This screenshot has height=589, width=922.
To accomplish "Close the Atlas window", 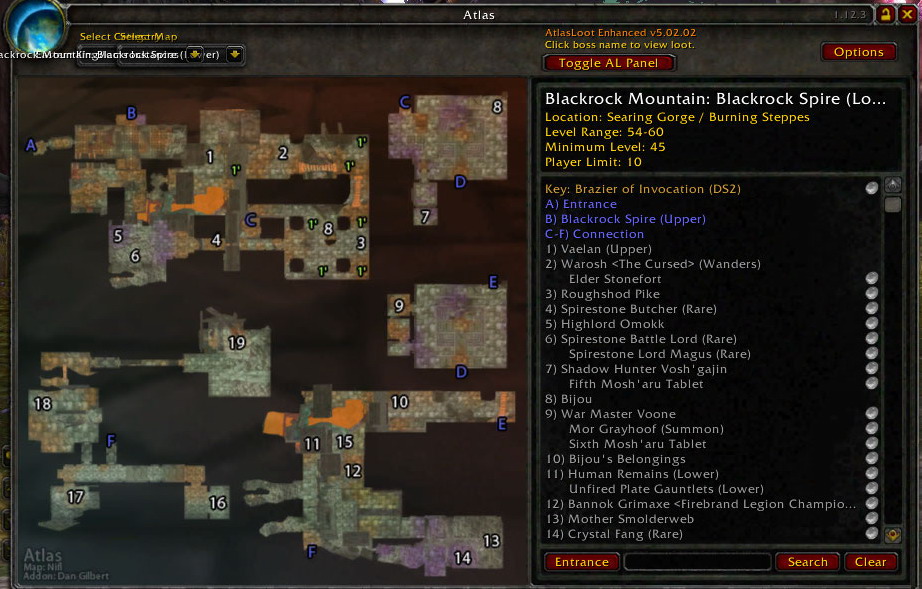I will point(906,15).
